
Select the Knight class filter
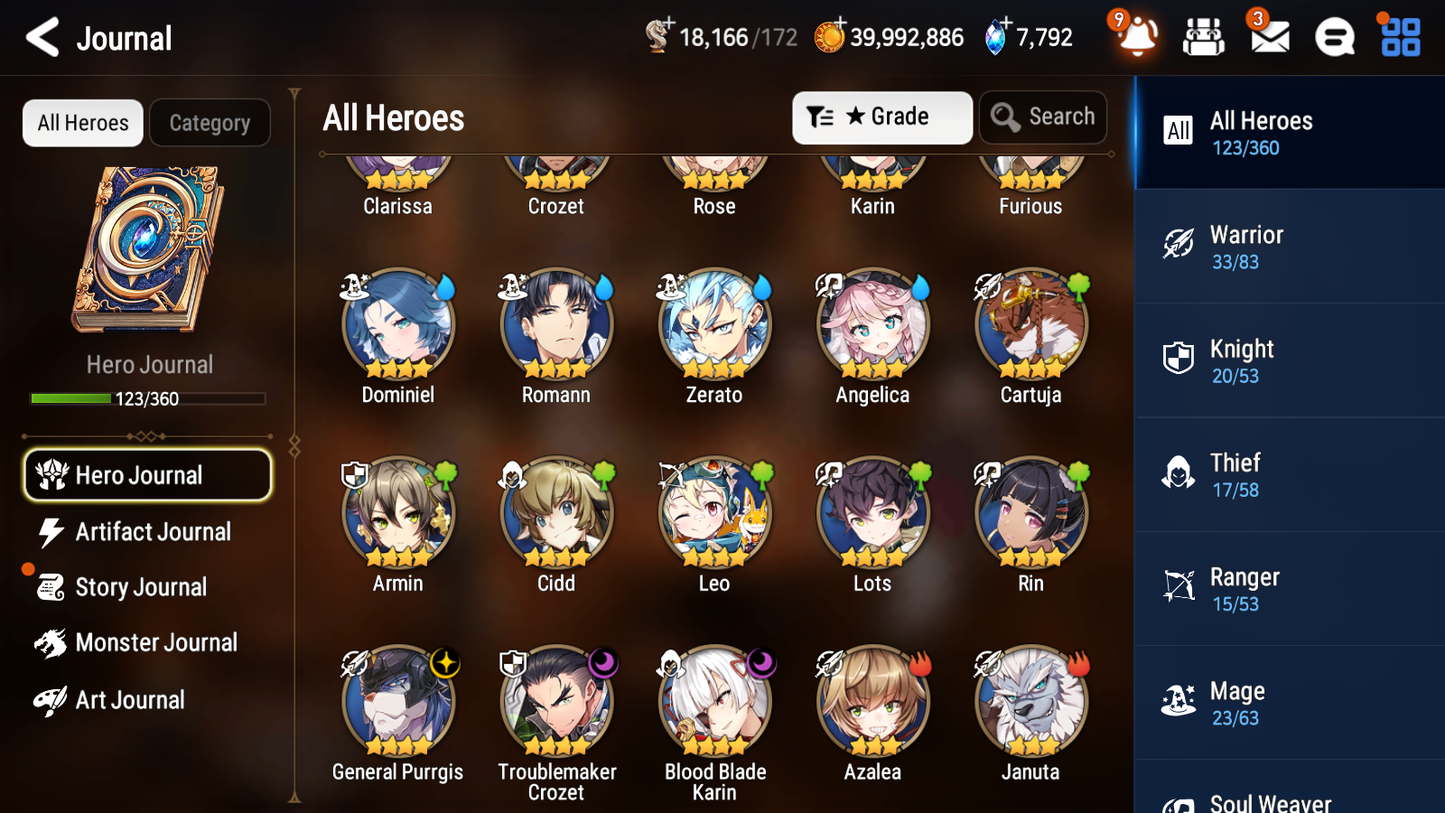(1288, 360)
